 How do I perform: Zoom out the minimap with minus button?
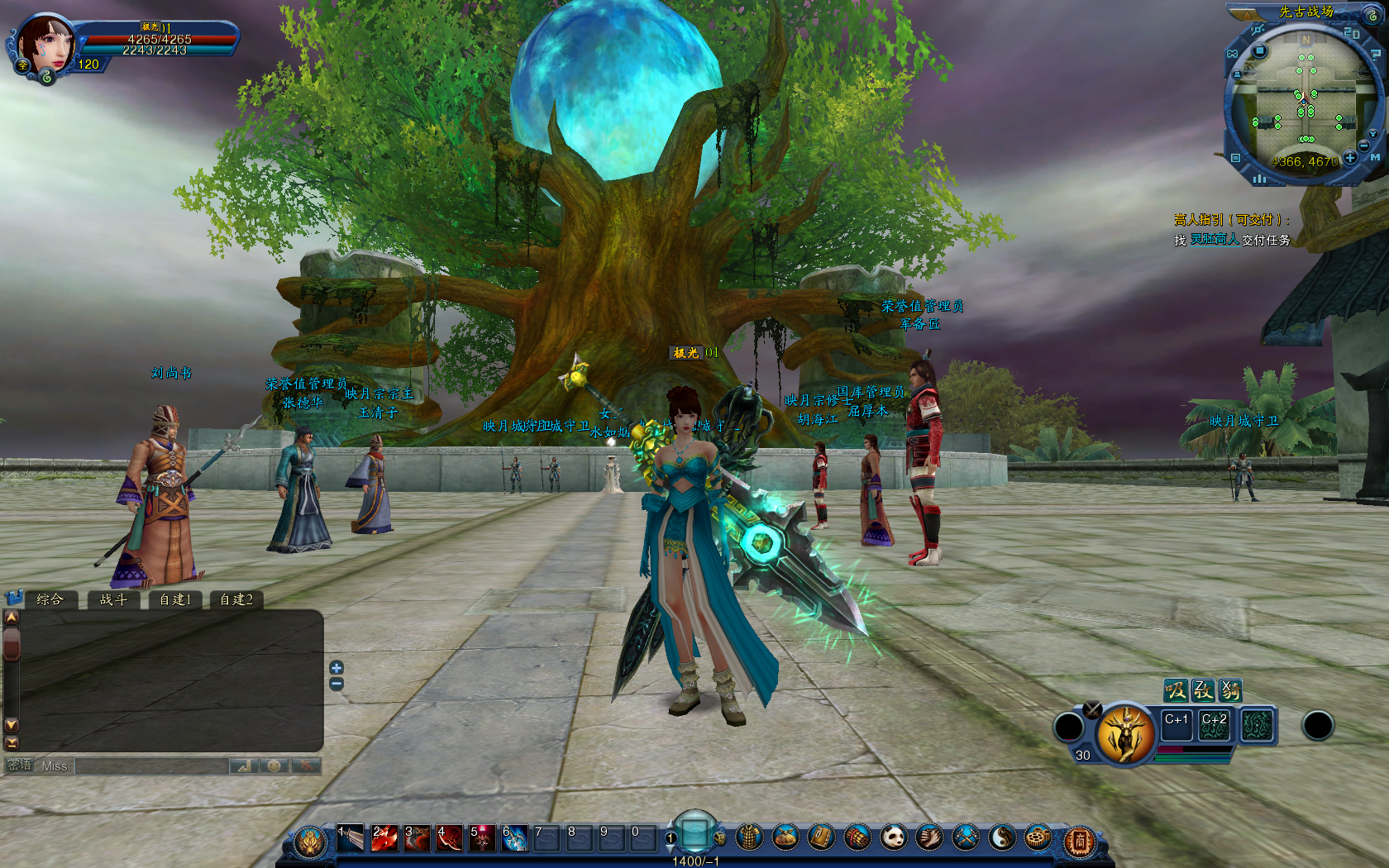1364,145
